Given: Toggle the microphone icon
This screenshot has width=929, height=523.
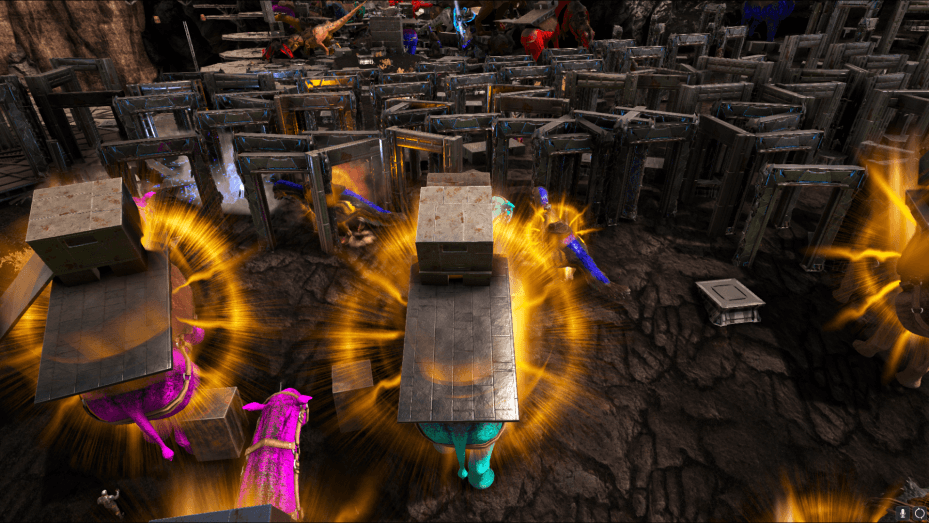Looking at the screenshot, I should tap(902, 513).
